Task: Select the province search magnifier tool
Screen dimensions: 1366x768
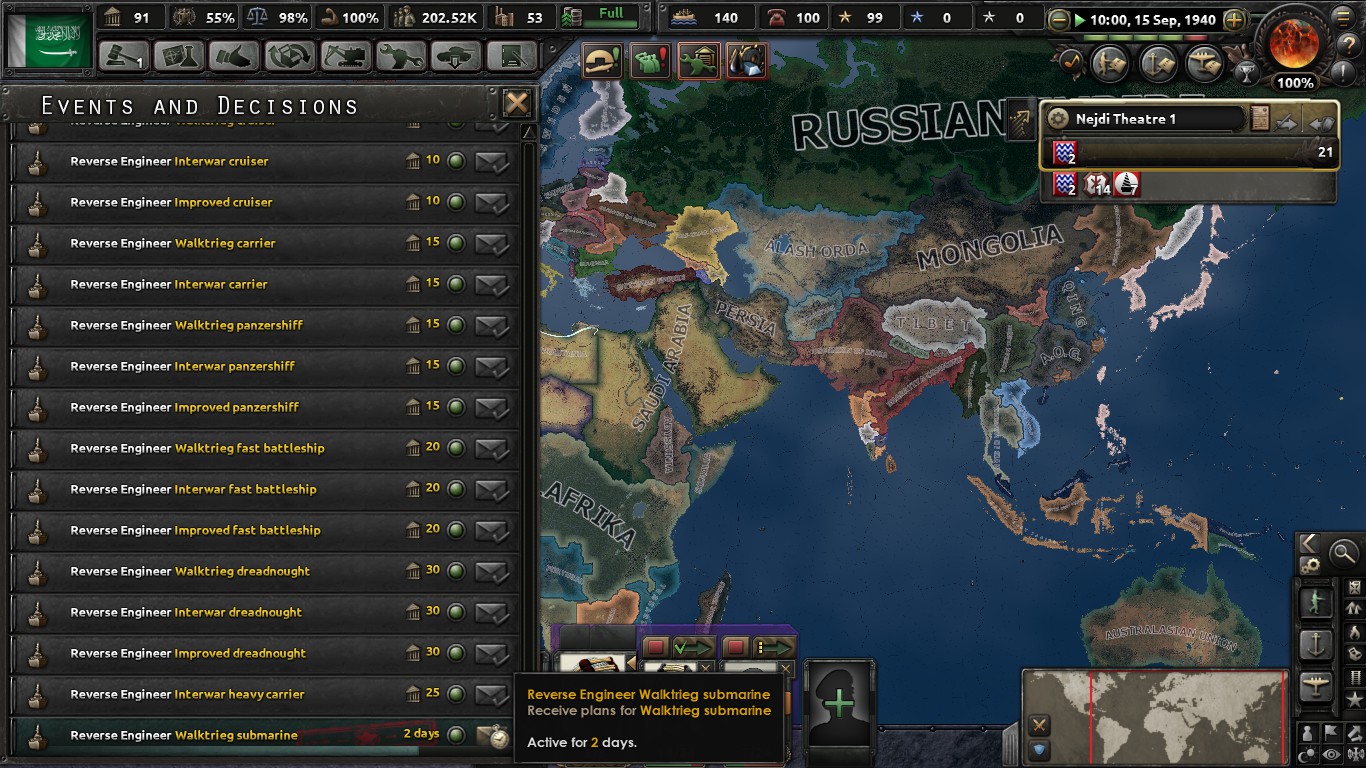Action: point(1343,553)
